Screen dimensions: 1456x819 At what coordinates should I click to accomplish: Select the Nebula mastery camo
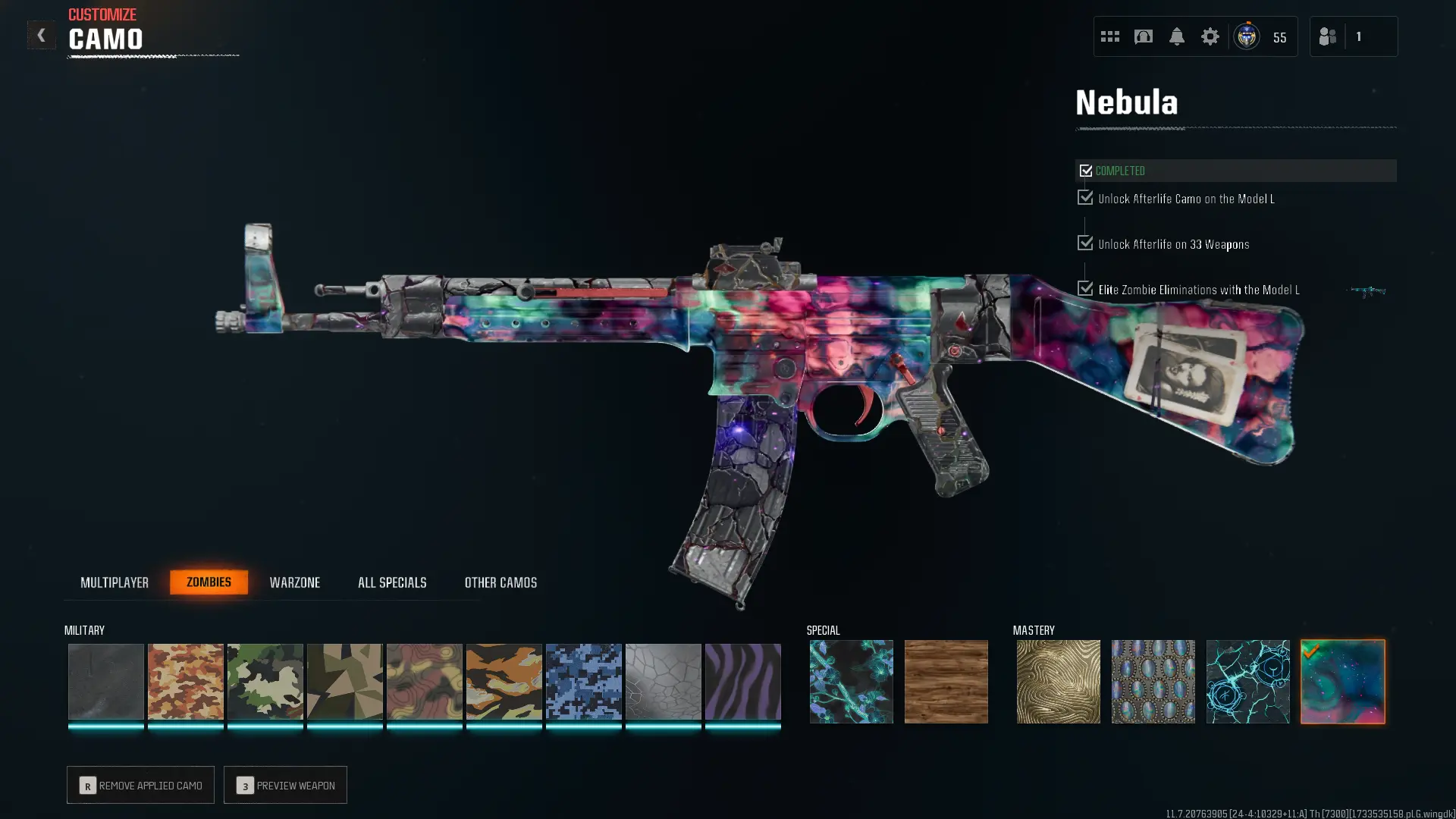[x=1342, y=682]
